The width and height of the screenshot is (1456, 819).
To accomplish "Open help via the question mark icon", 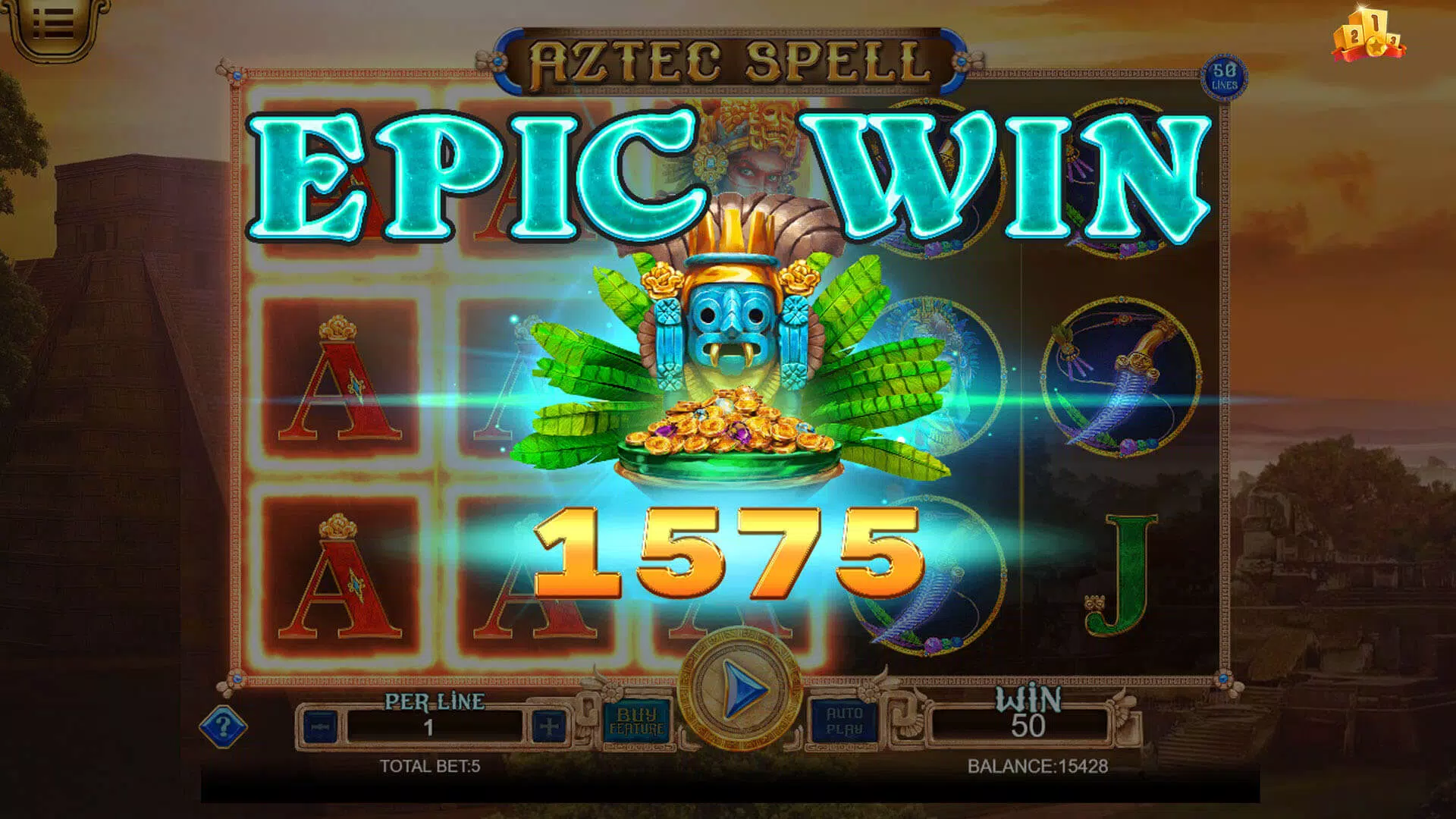I will pyautogui.click(x=222, y=726).
